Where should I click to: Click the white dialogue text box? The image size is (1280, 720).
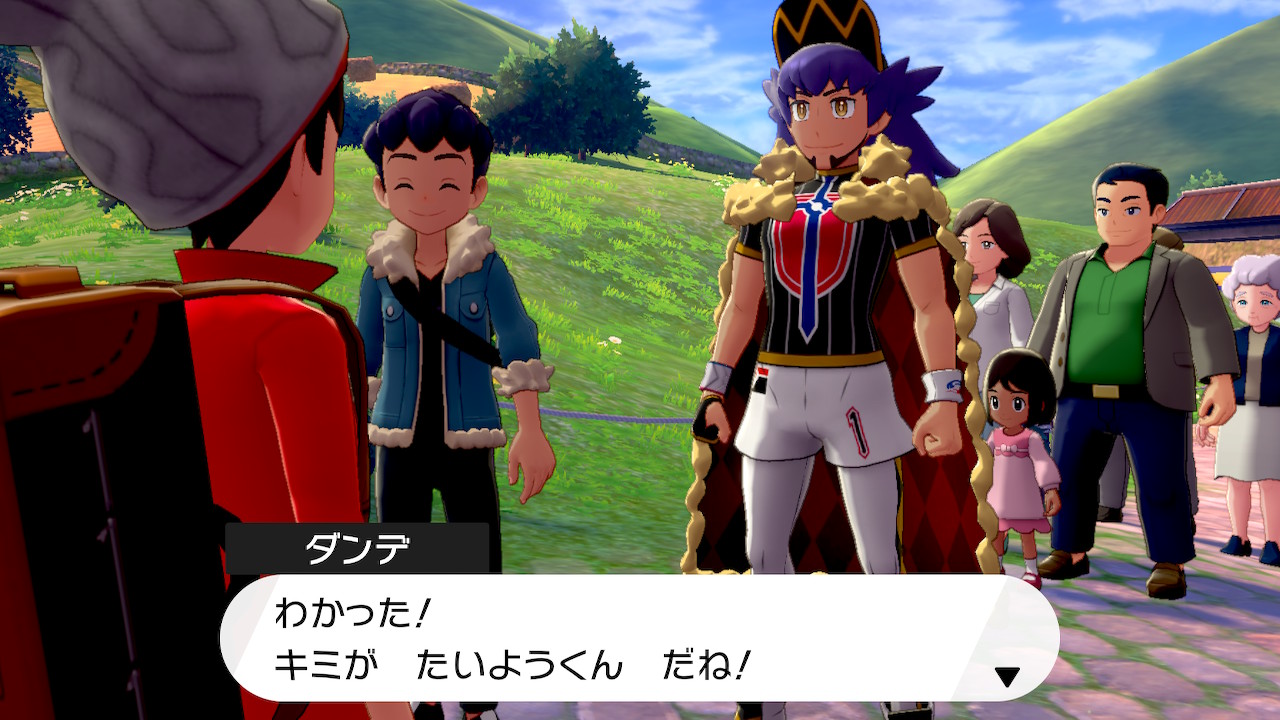pos(640,638)
